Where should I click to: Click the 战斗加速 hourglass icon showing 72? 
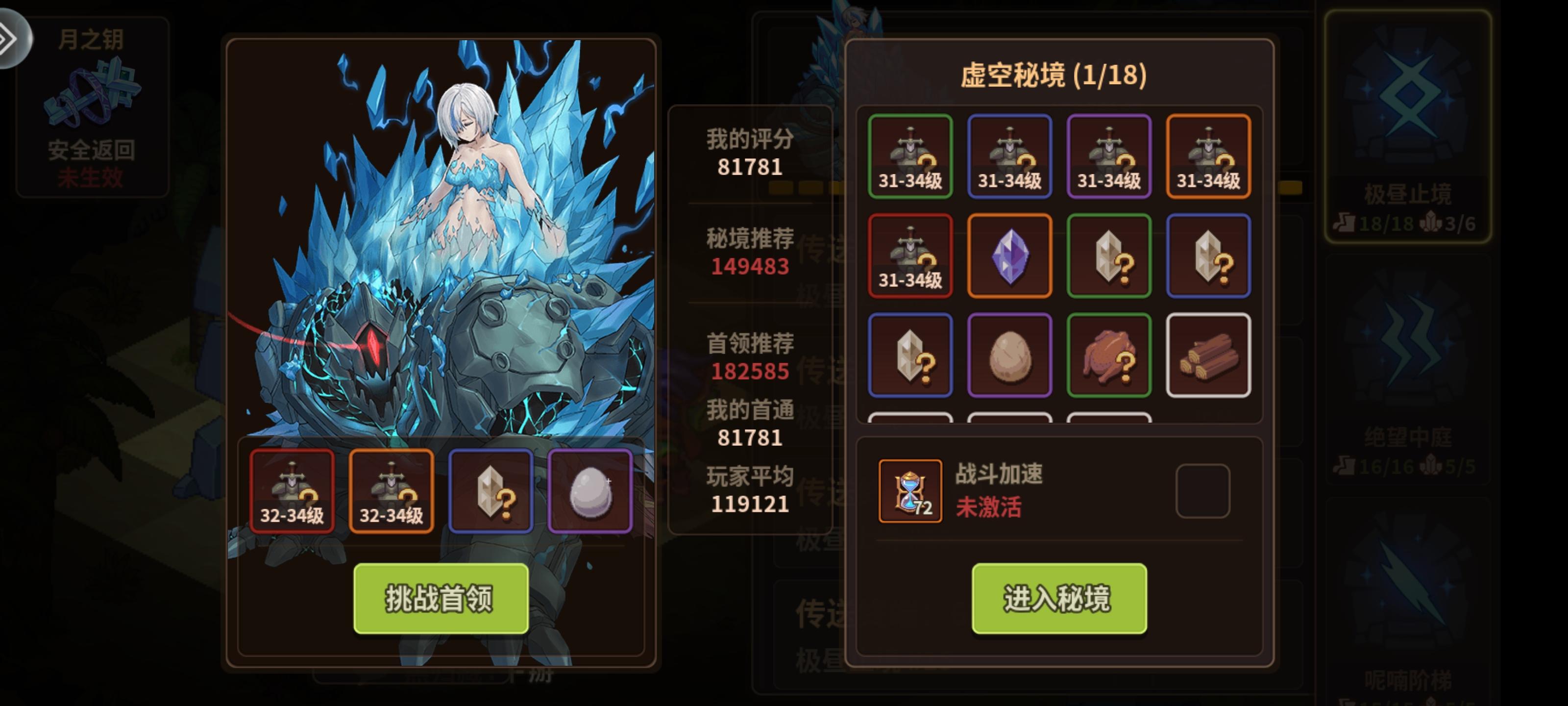tap(910, 491)
